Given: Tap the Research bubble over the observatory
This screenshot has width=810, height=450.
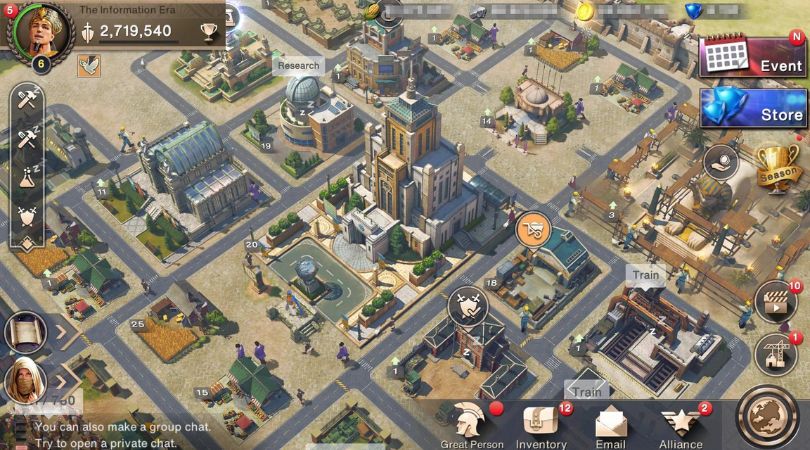Looking at the screenshot, I should pos(298,66).
